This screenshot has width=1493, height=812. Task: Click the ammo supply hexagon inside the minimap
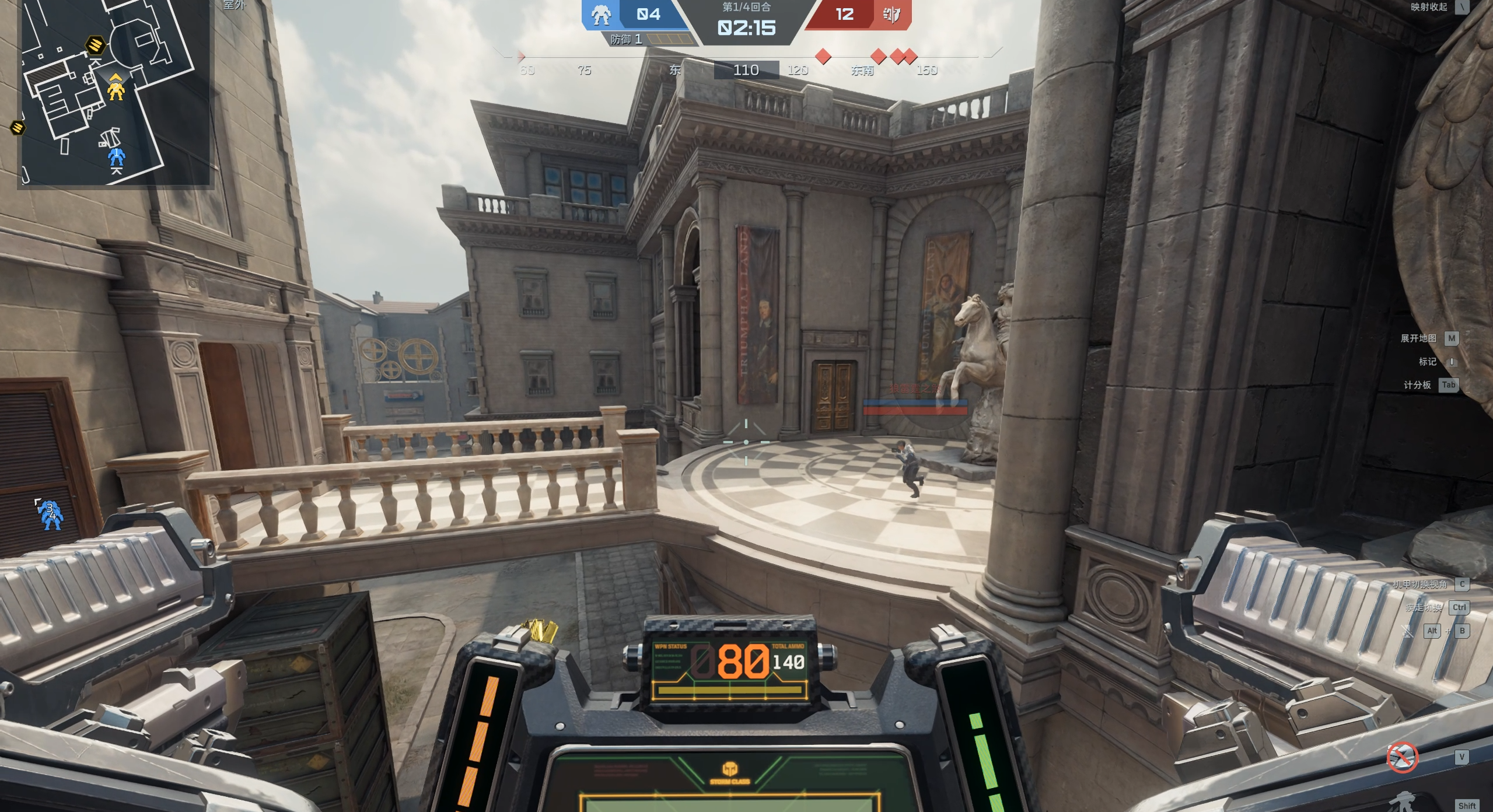click(96, 44)
